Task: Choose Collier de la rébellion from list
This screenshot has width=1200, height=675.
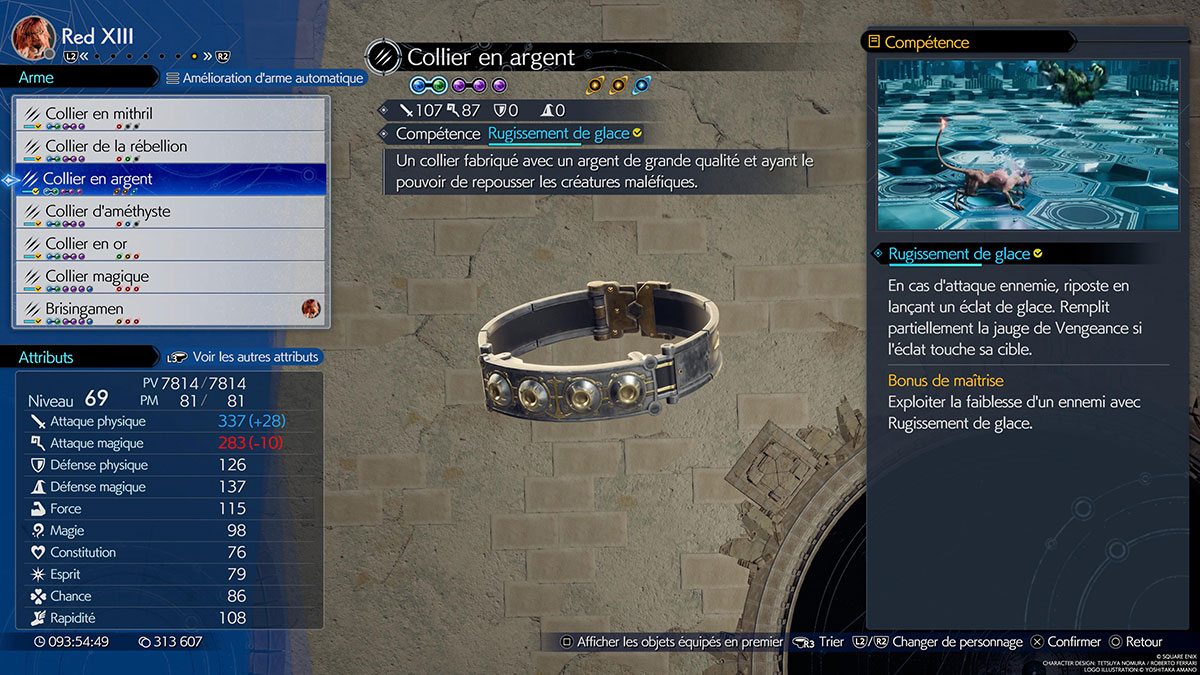Action: (x=170, y=147)
